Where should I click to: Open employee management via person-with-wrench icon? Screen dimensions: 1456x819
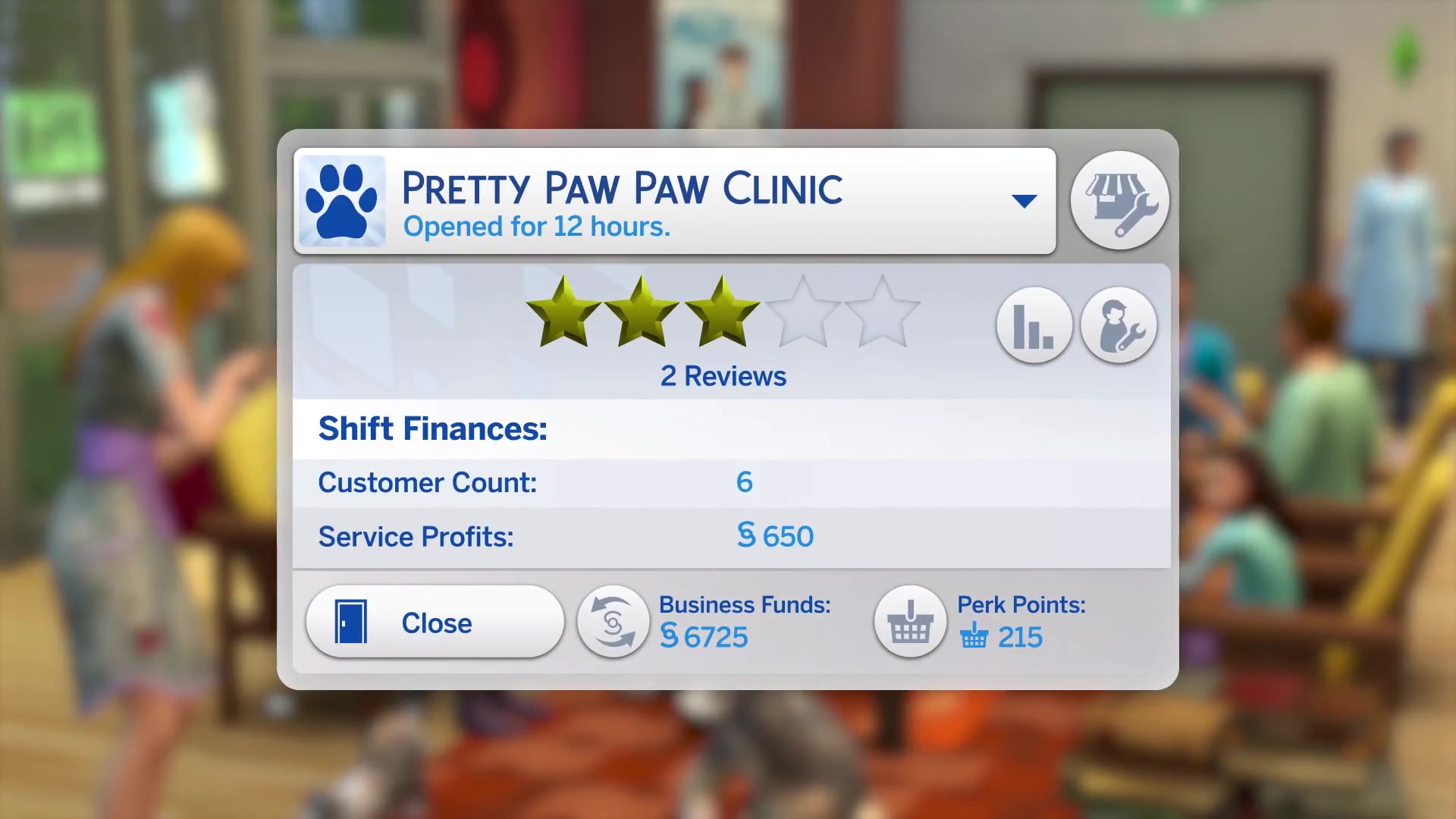[1119, 325]
